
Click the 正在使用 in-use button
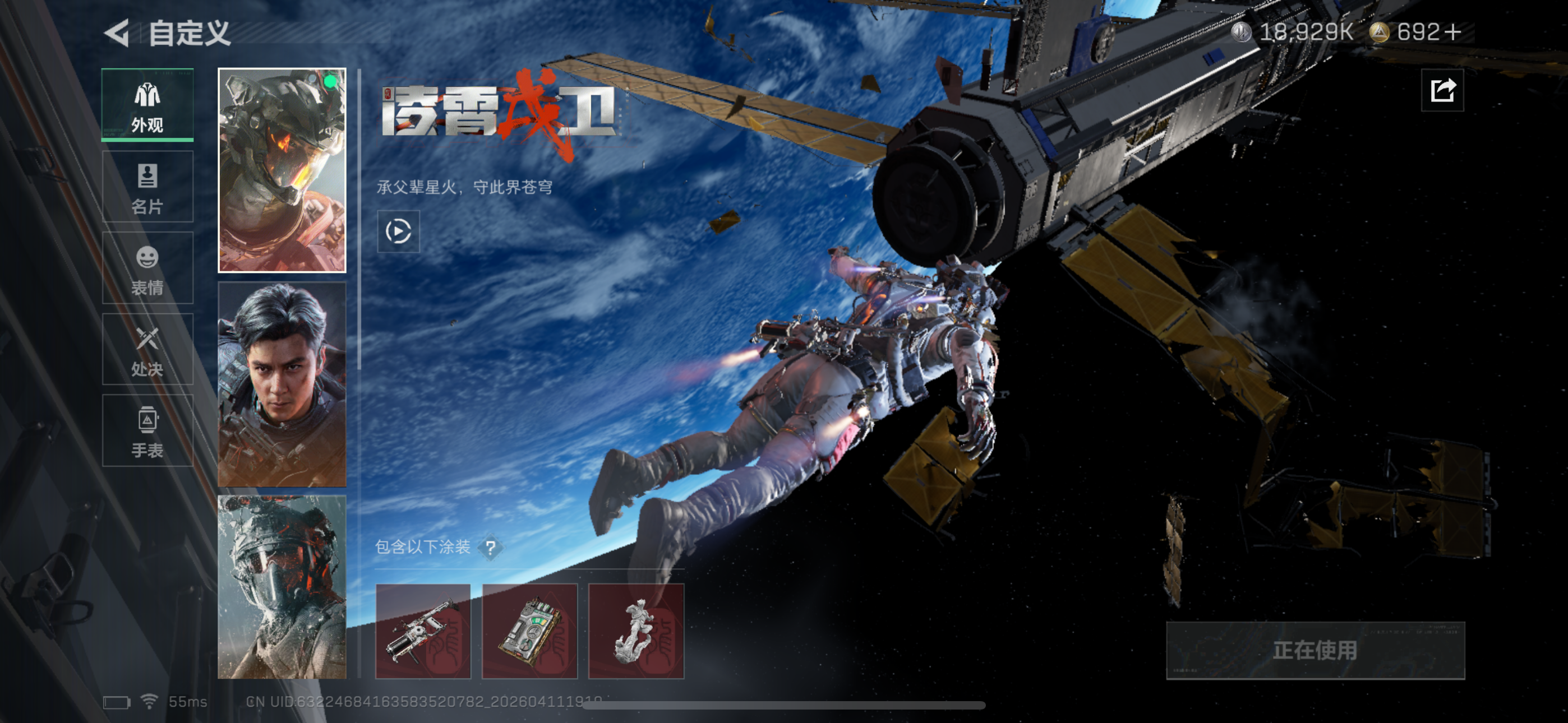tap(1315, 650)
